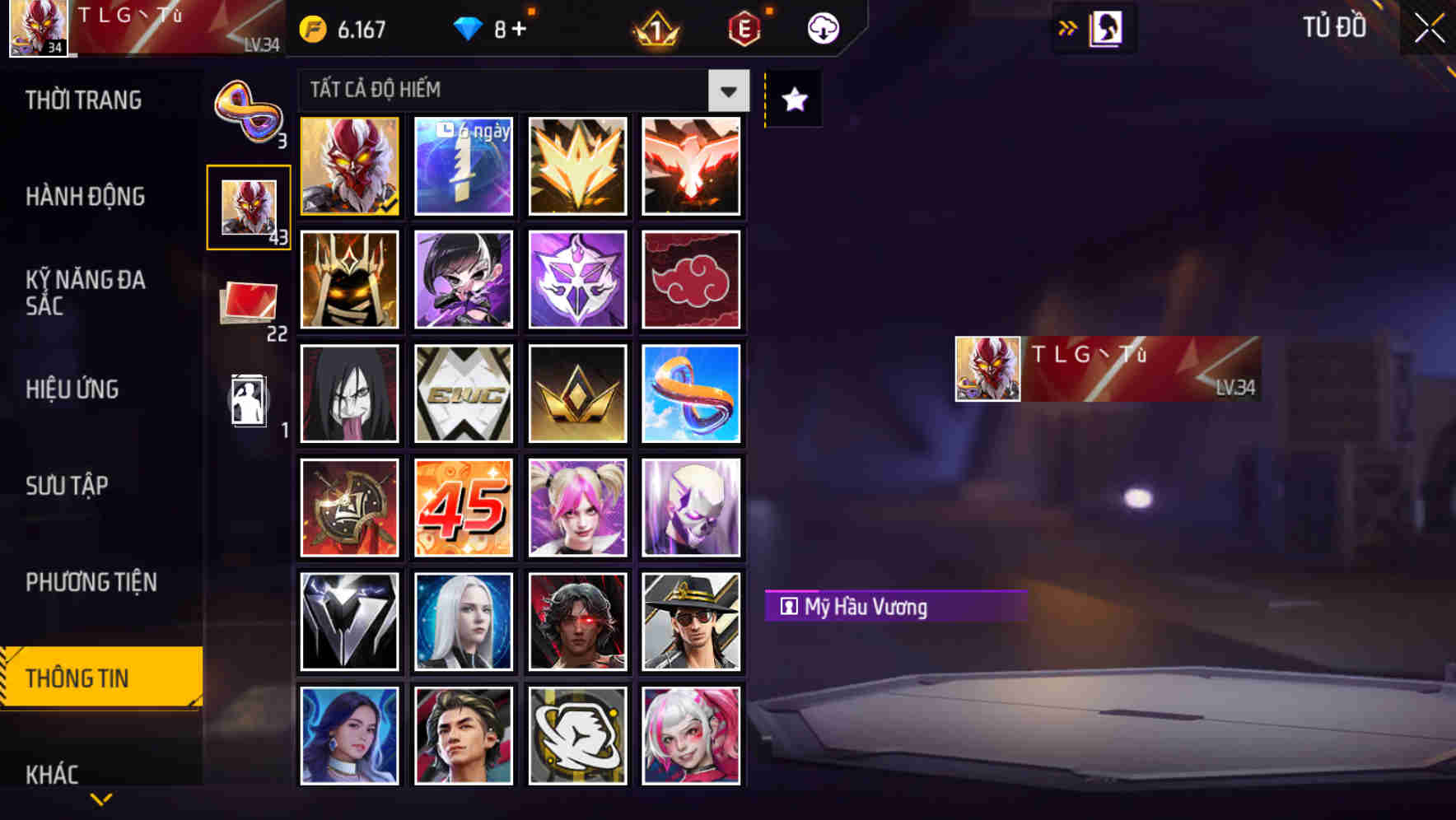The image size is (1456, 820).
Task: Select the avatar category icon showing 43 items
Action: [x=250, y=207]
